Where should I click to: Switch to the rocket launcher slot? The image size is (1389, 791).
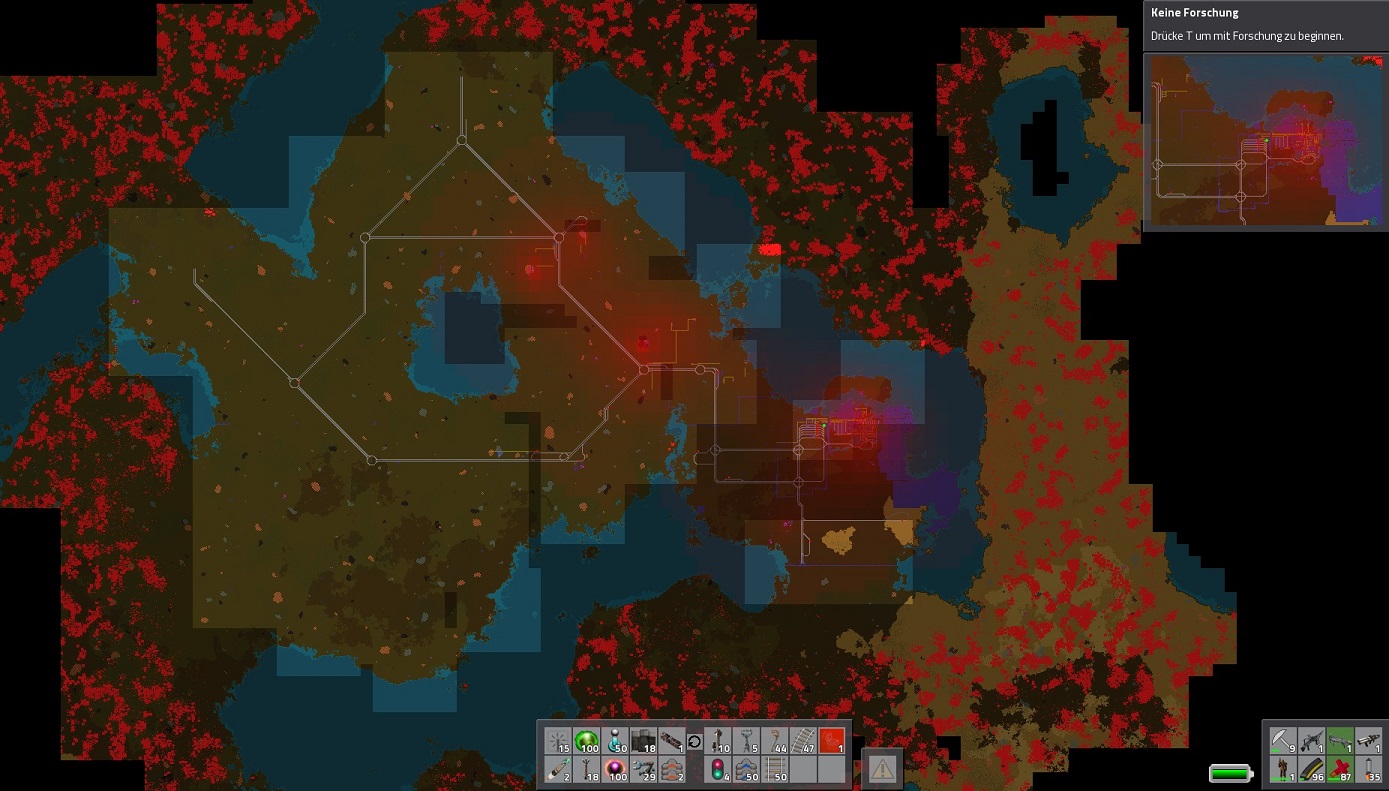pos(1368,741)
